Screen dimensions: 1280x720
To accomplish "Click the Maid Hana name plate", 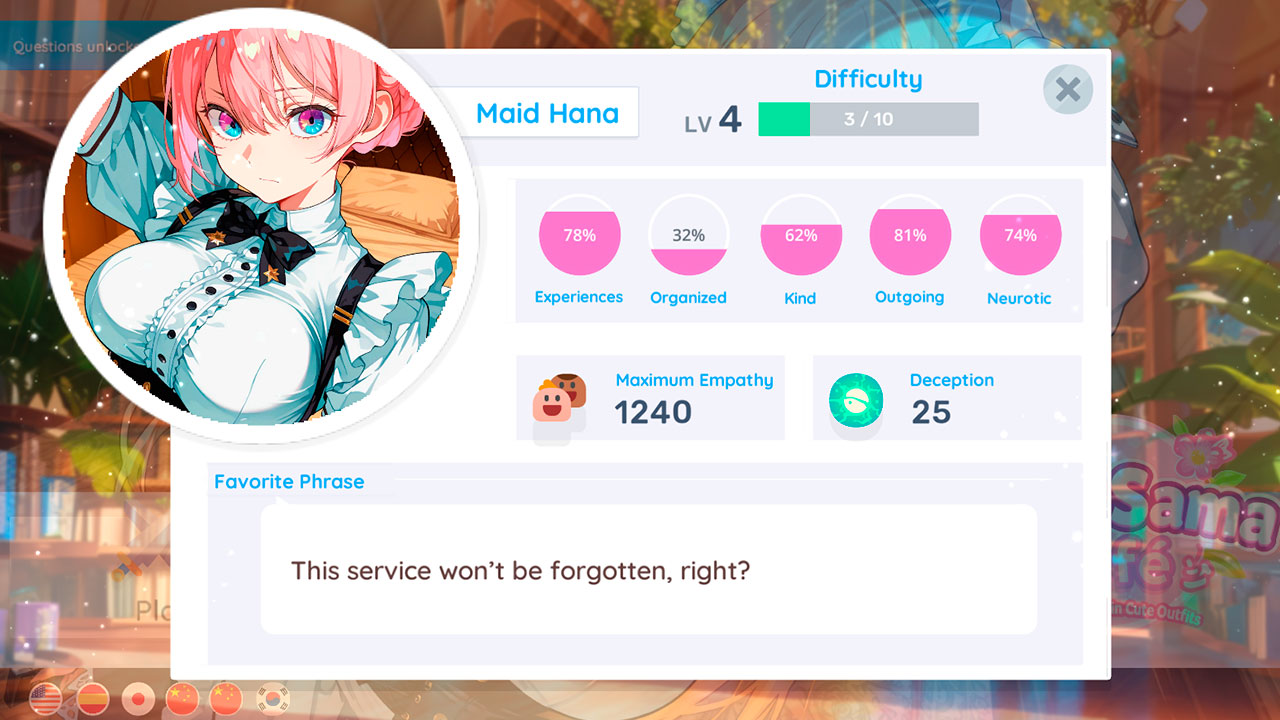I will coord(548,112).
